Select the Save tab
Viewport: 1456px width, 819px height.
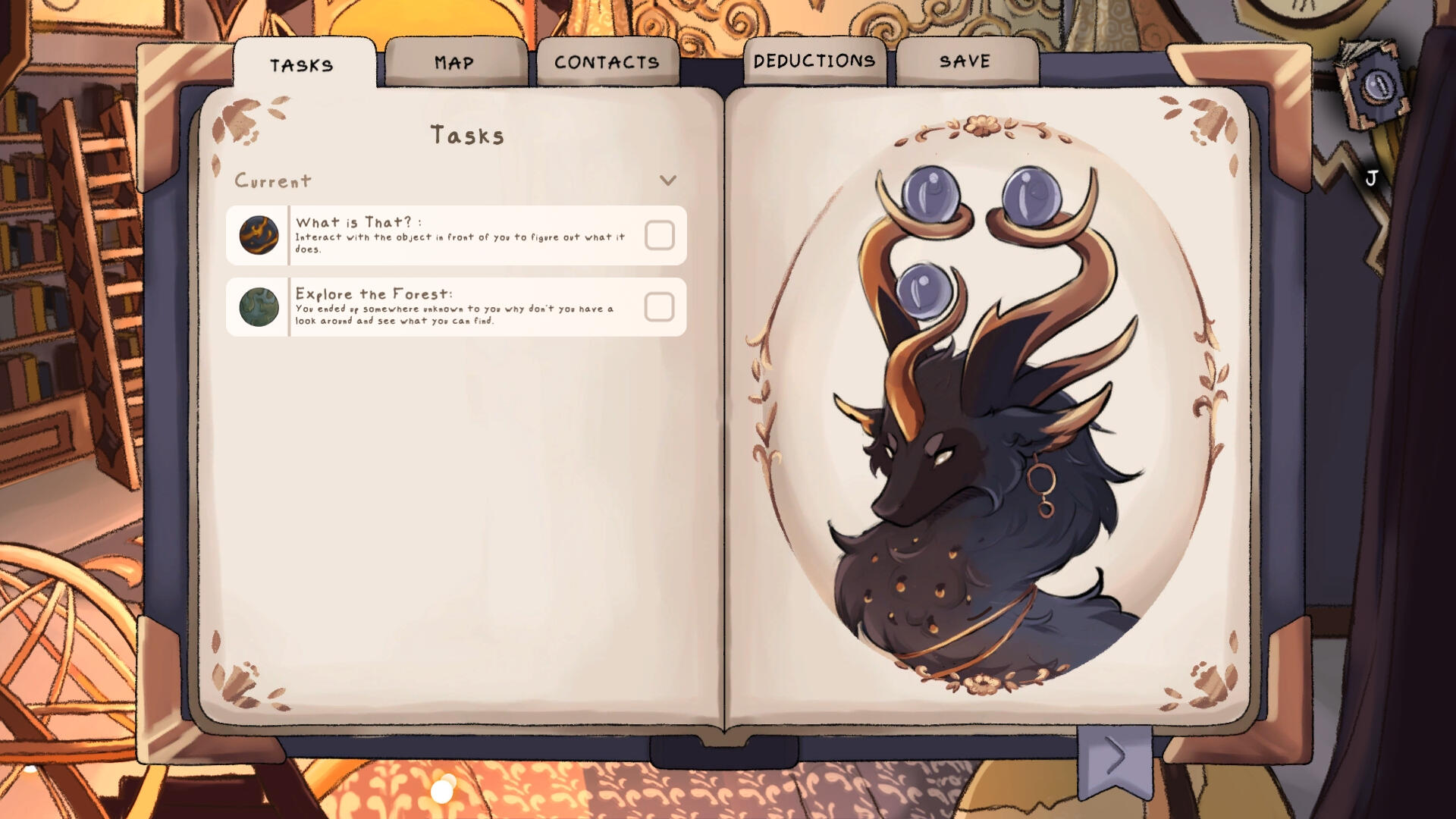965,61
